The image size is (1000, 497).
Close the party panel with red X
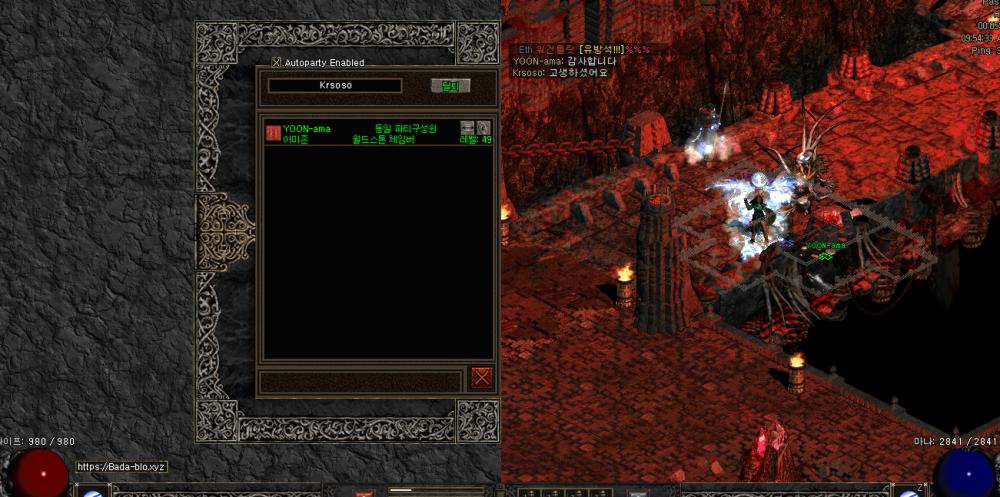pos(482,376)
